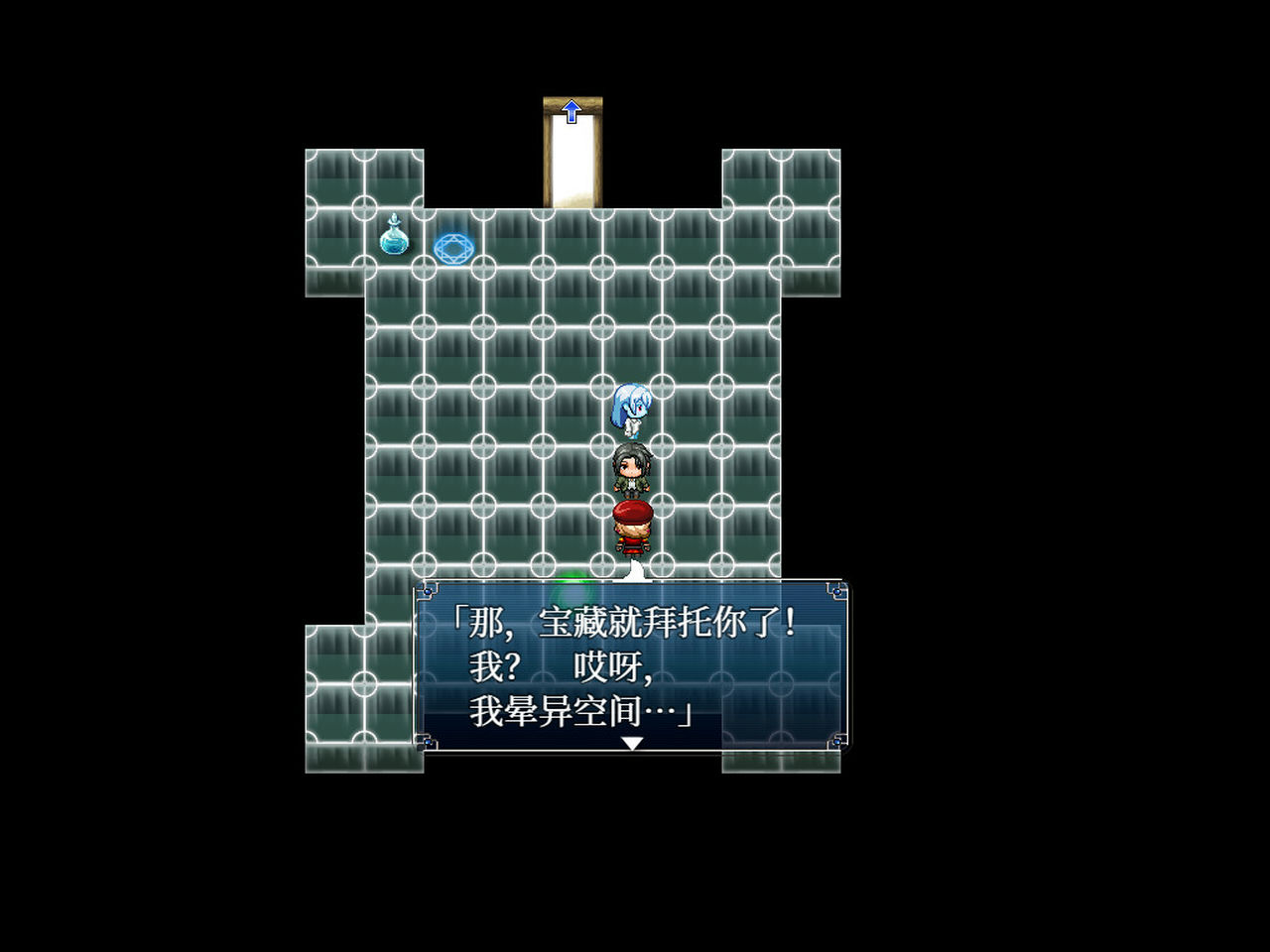Advance the dialogue by clicking the text box
This screenshot has height=952, width=1270.
(635, 664)
